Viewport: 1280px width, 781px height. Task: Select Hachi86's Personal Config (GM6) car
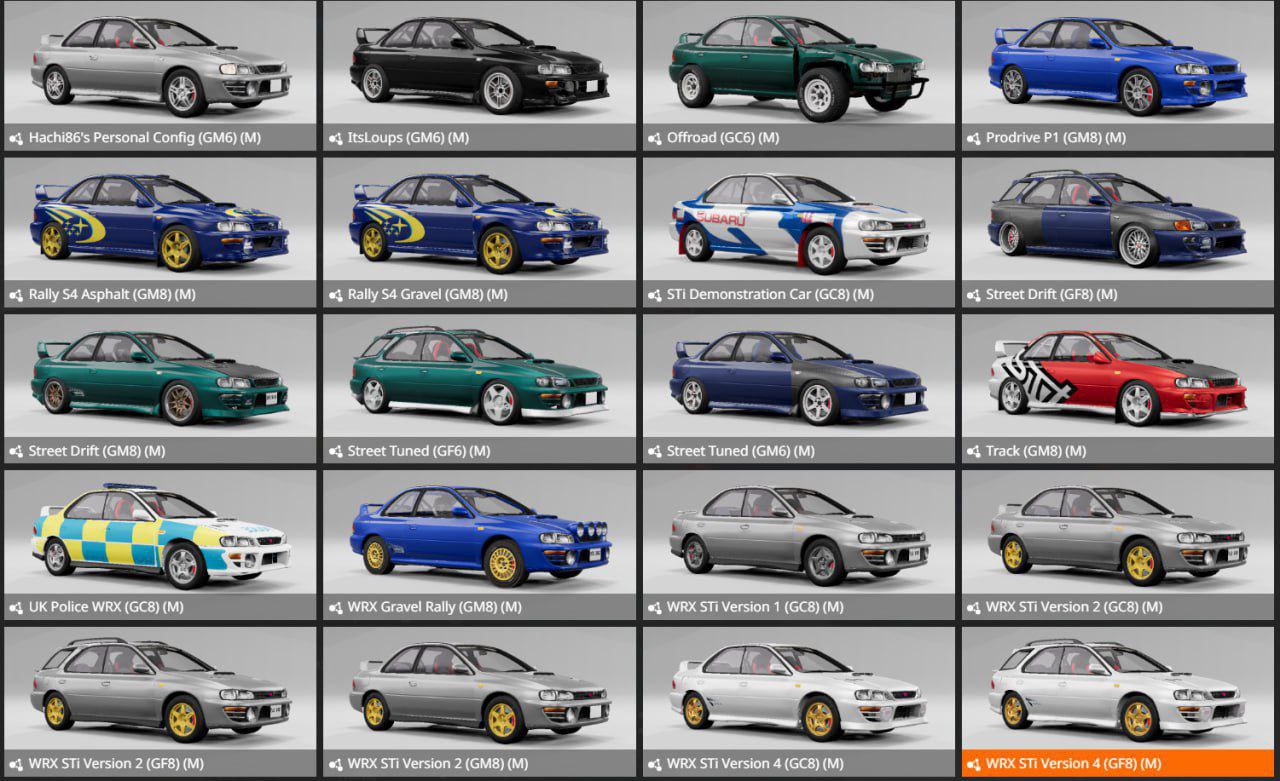pos(160,75)
